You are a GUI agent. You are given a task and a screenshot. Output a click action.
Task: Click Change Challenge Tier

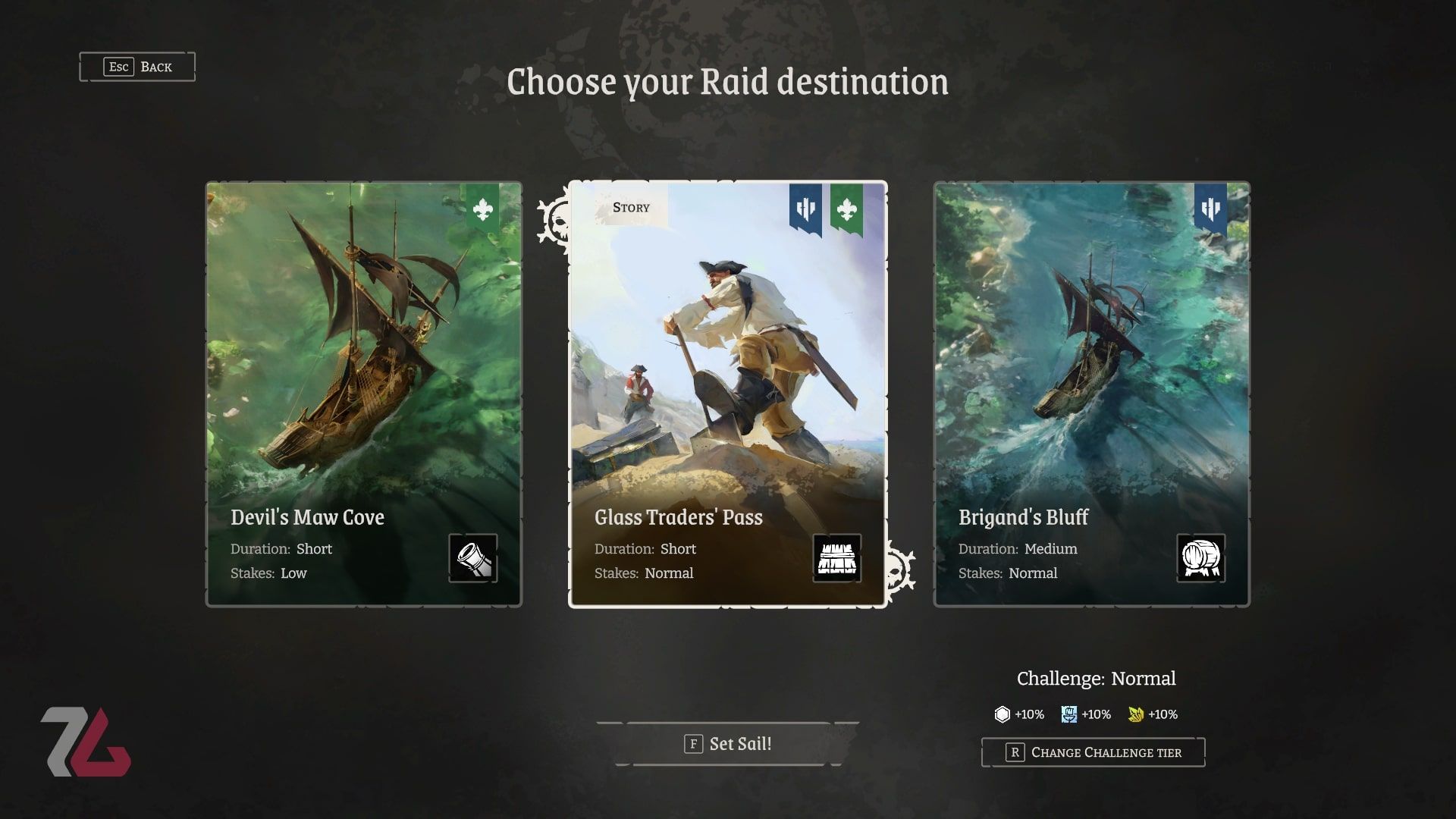click(x=1093, y=752)
